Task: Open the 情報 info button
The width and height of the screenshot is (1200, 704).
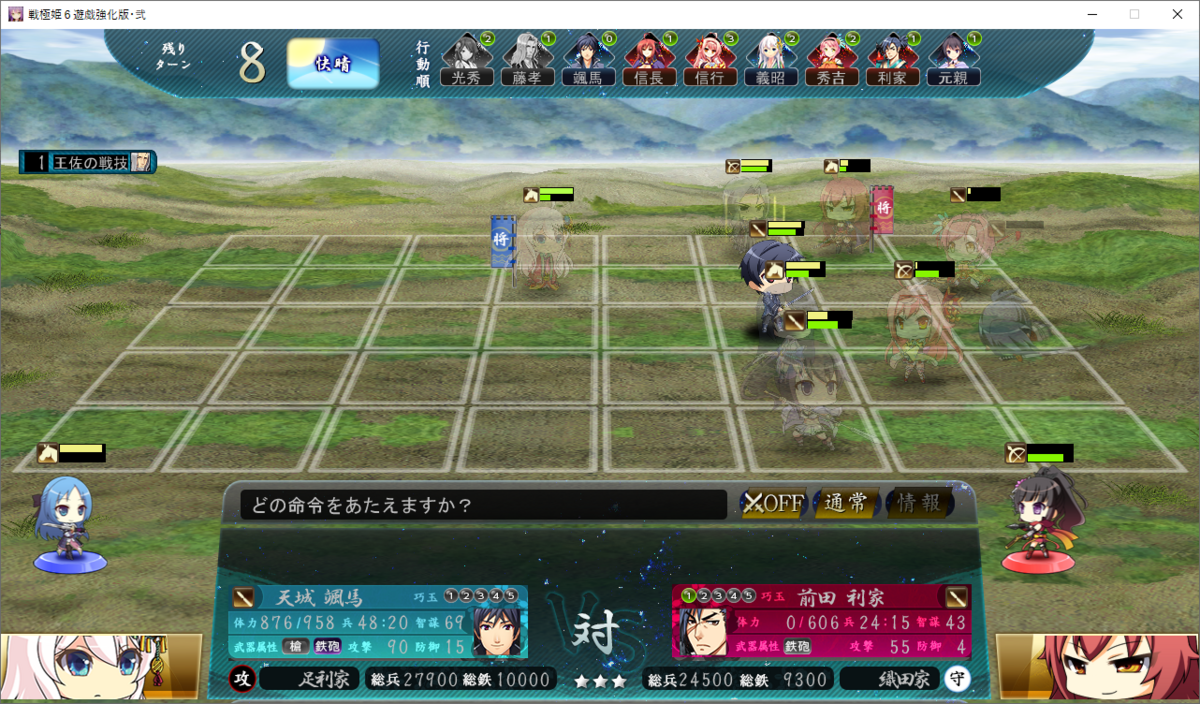Action: pyautogui.click(x=919, y=503)
